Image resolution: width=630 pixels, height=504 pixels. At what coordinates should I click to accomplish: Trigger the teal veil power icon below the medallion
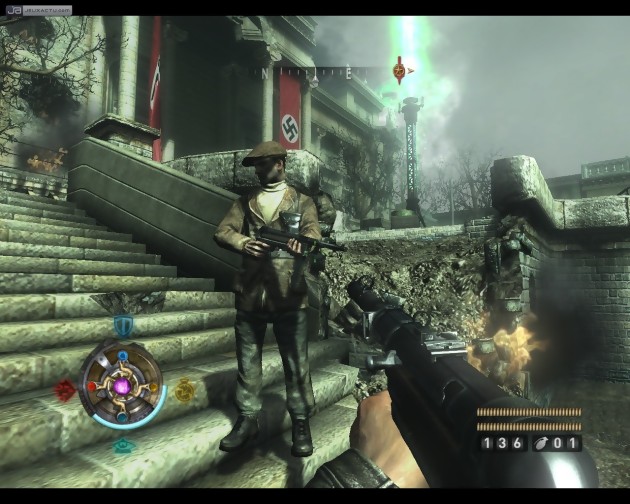[x=123, y=446]
